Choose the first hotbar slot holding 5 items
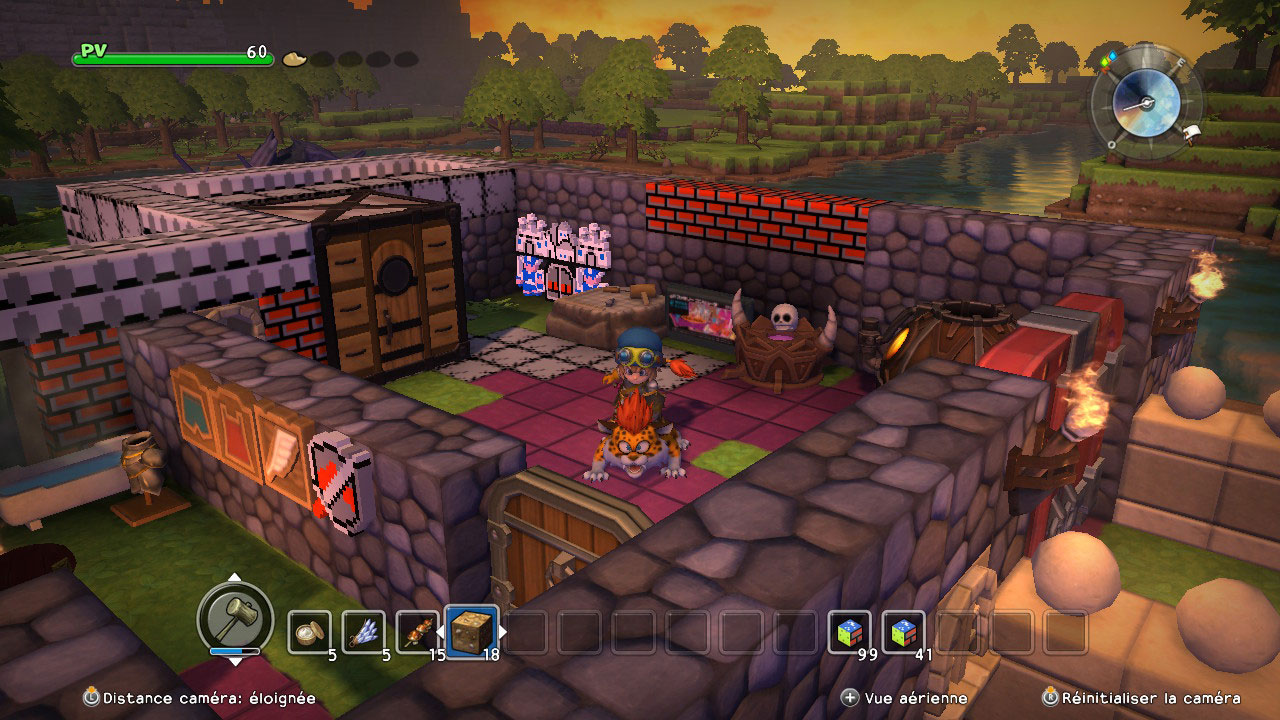 310,631
